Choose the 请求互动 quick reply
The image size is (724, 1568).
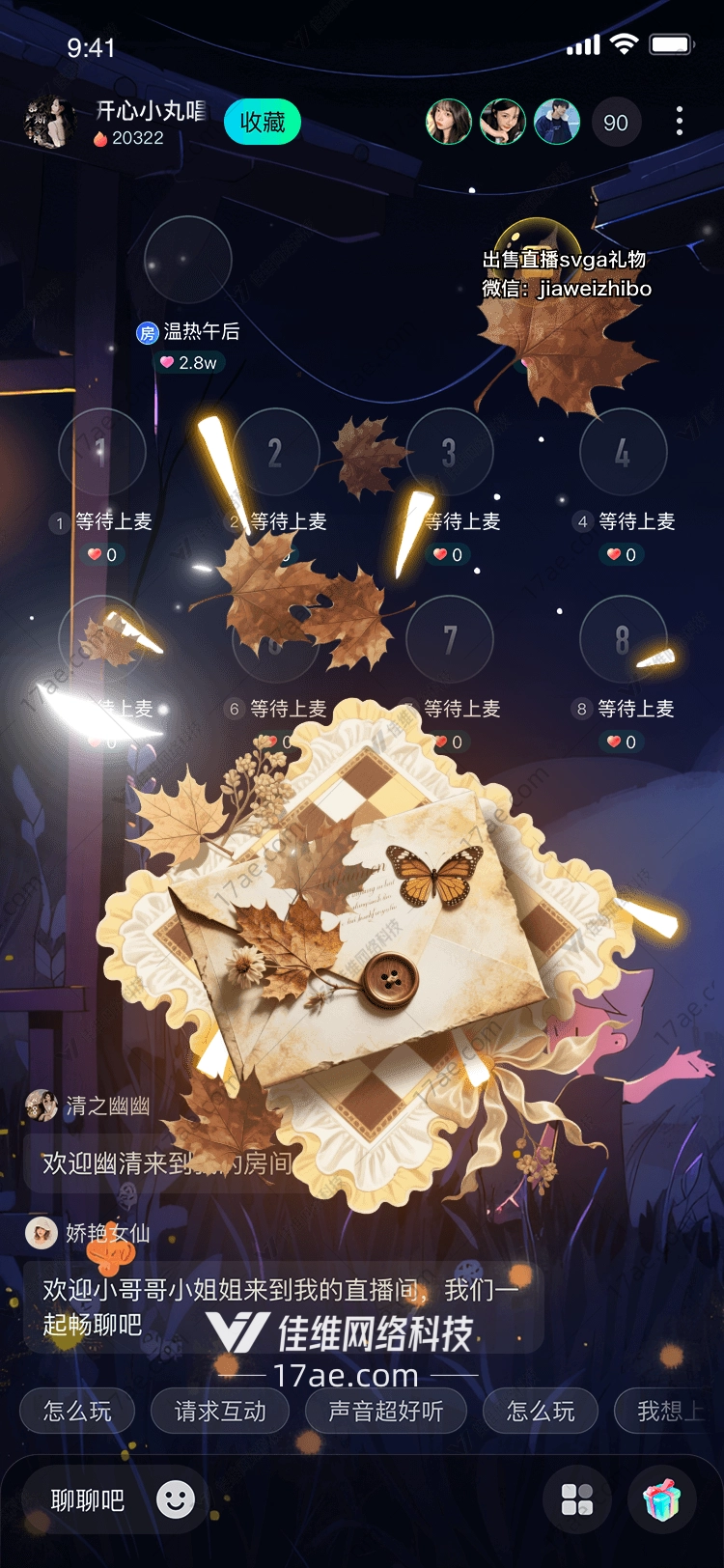(220, 1412)
